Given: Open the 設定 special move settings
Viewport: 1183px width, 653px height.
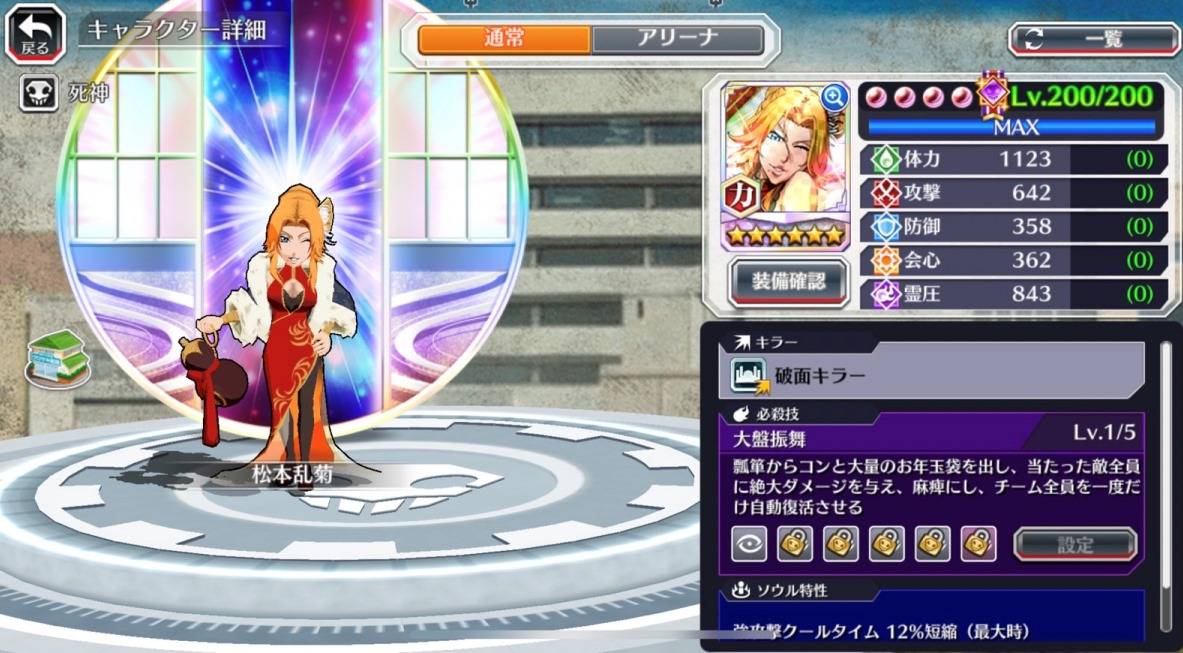Looking at the screenshot, I should (x=1075, y=545).
